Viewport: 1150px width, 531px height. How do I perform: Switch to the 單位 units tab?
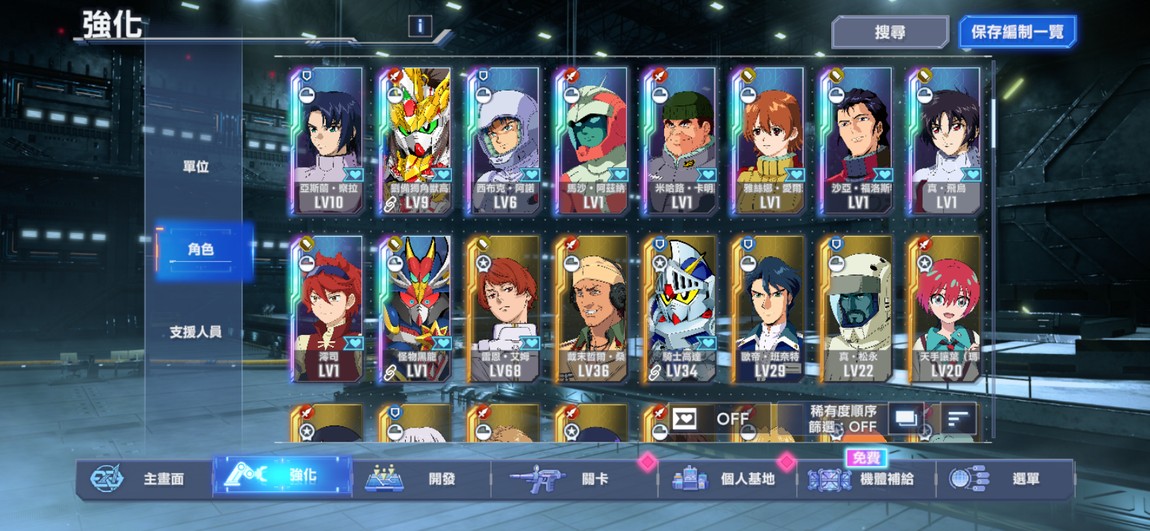pos(195,167)
